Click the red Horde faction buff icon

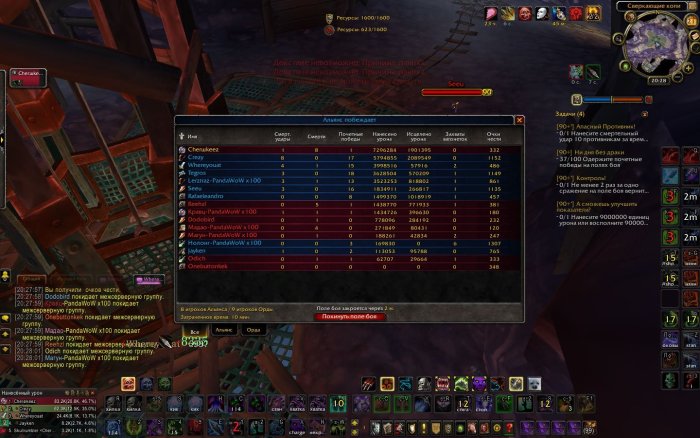click(x=576, y=13)
